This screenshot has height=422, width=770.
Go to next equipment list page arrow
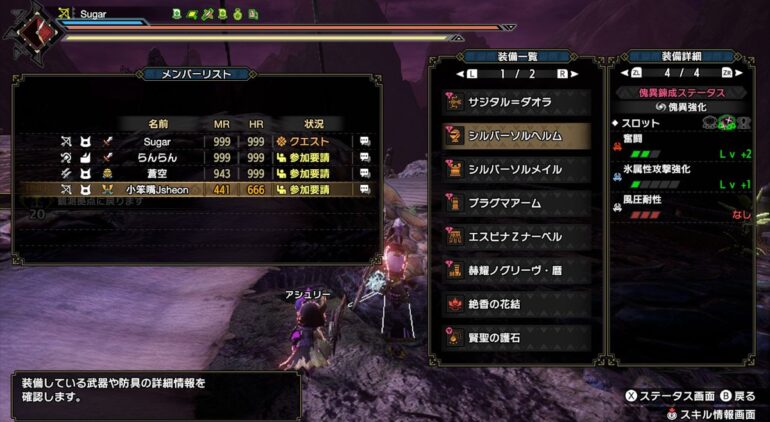pos(575,74)
